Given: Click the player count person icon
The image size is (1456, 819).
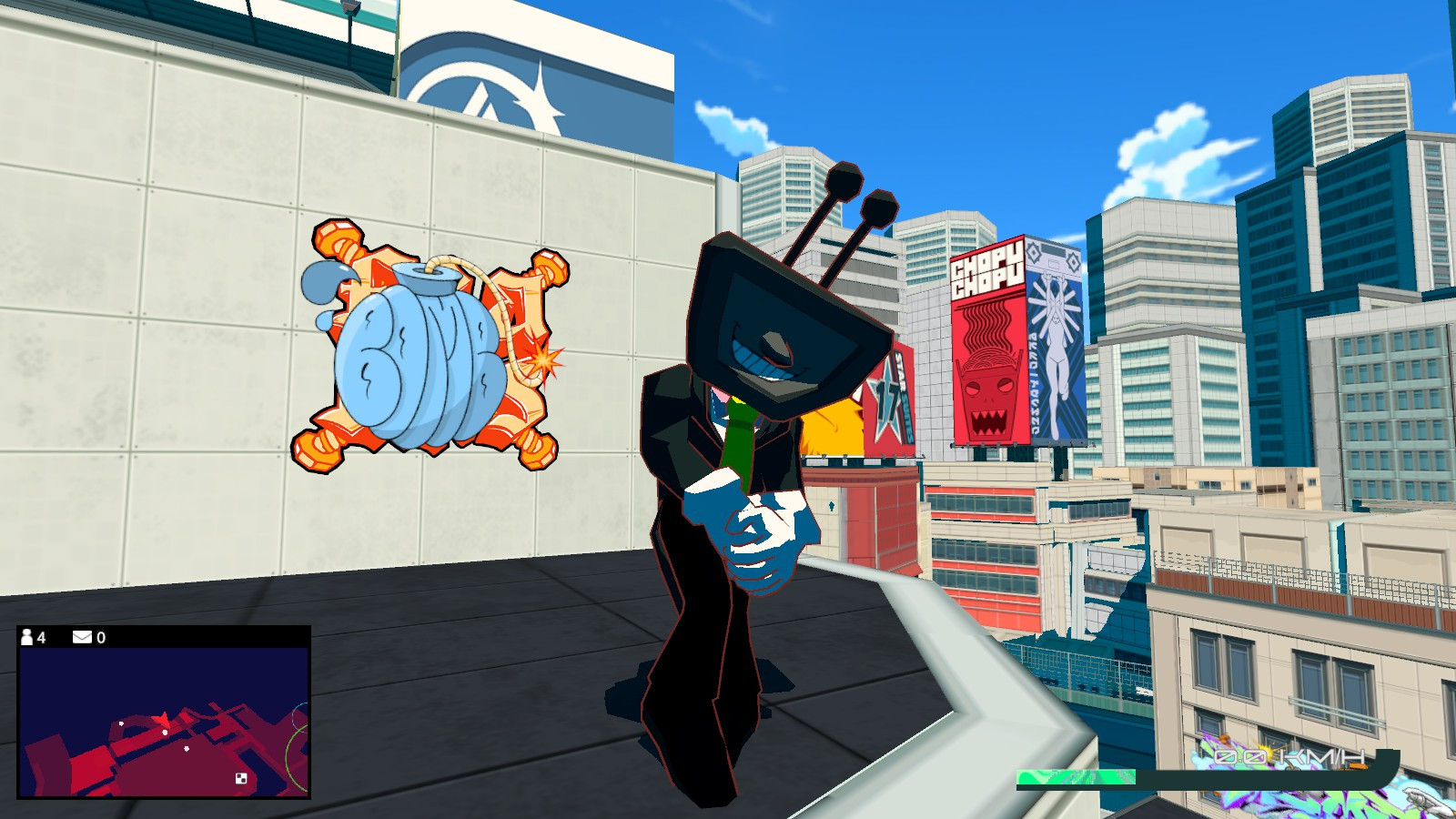Looking at the screenshot, I should tap(26, 638).
